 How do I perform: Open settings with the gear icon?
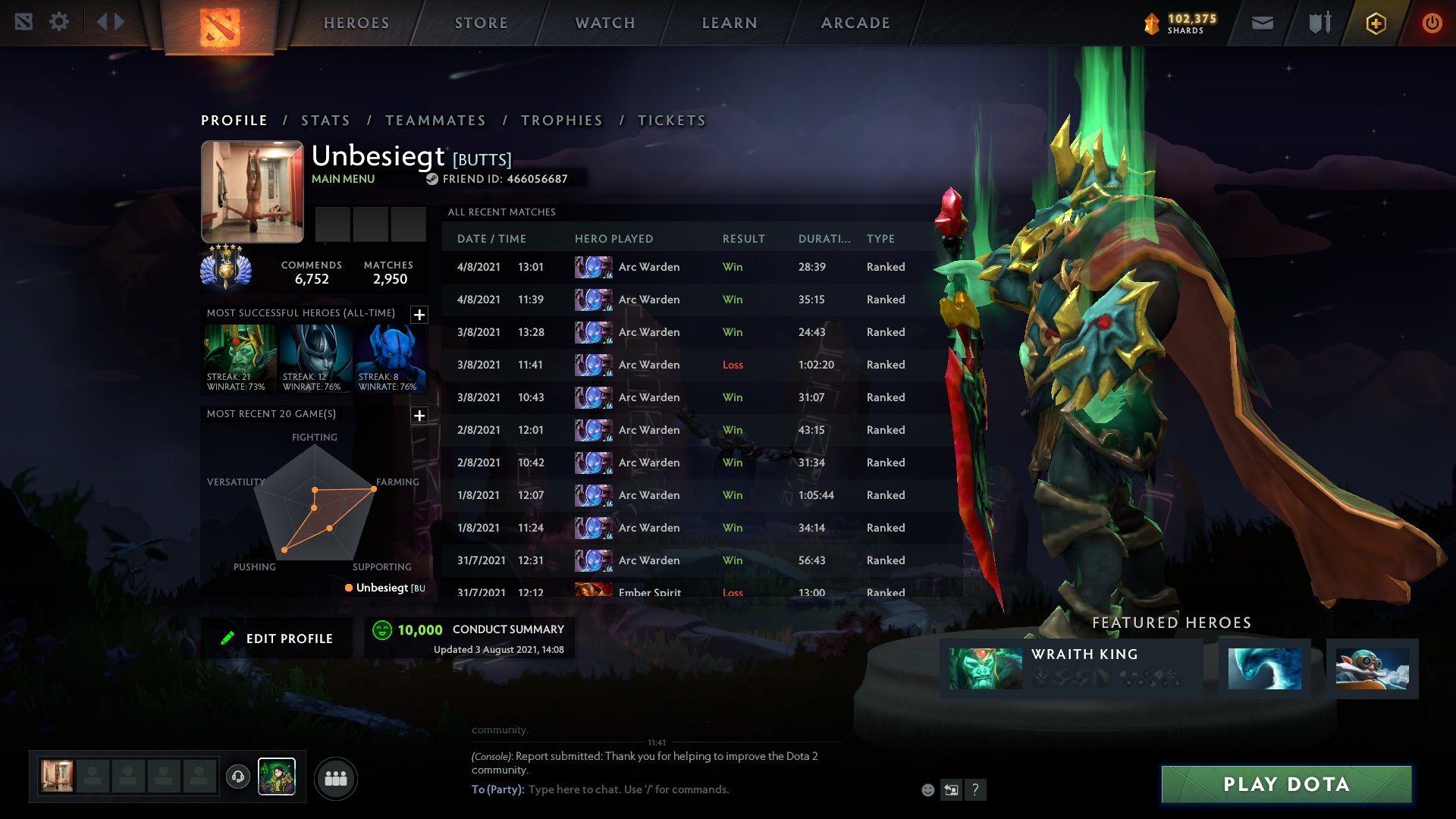click(59, 22)
